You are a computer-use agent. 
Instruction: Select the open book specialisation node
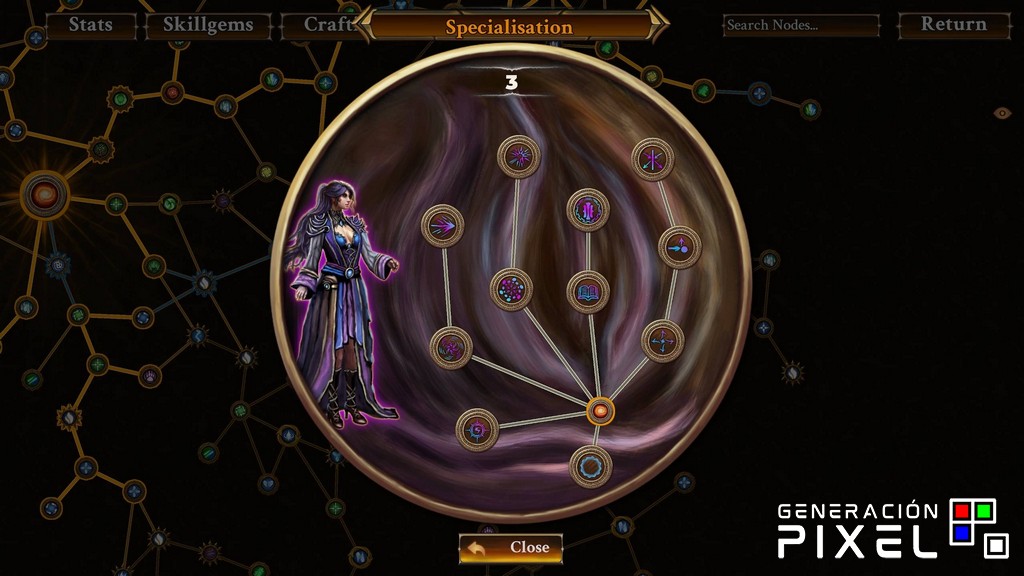coord(588,292)
